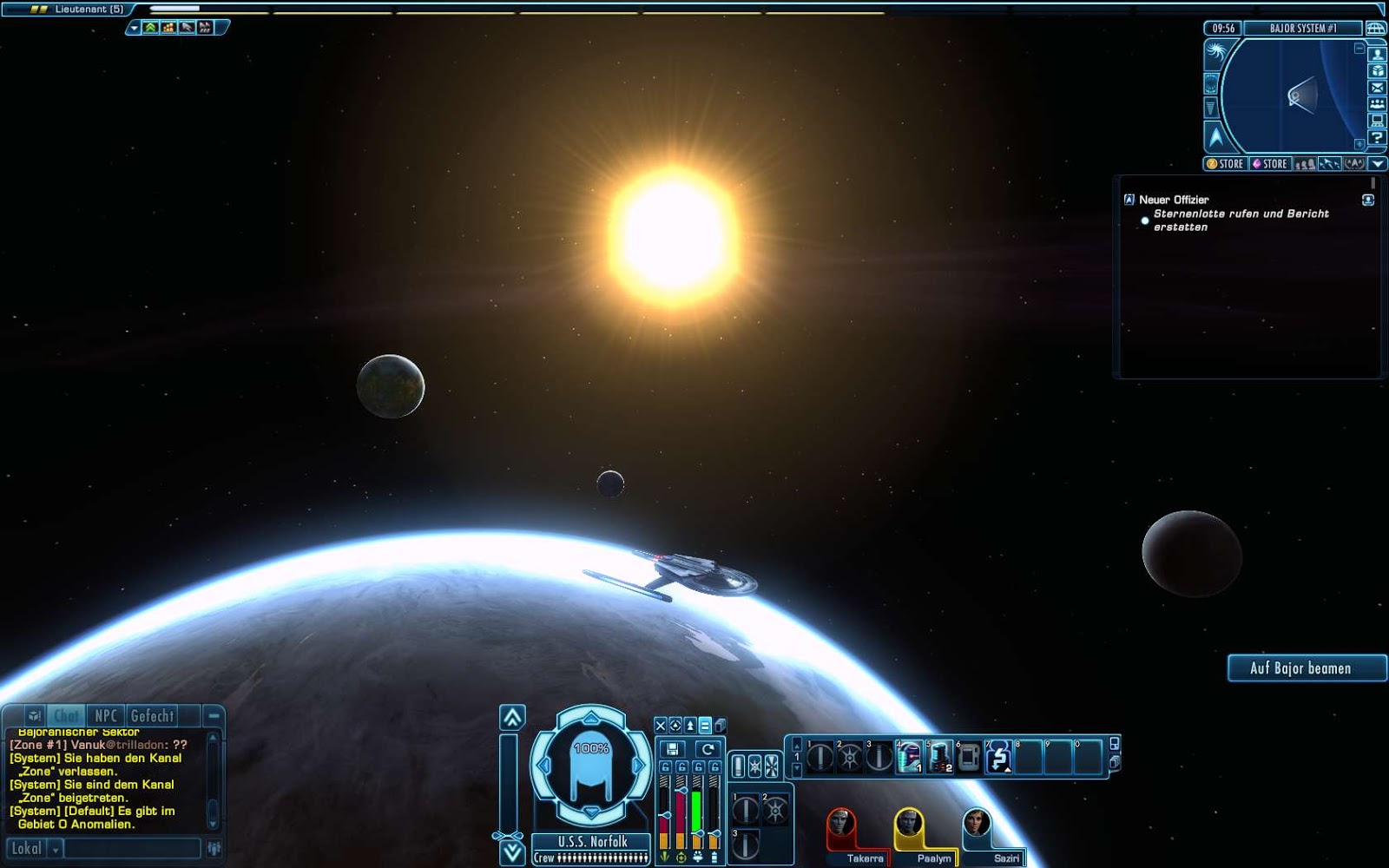Save power settings with the disk icon

673,748
